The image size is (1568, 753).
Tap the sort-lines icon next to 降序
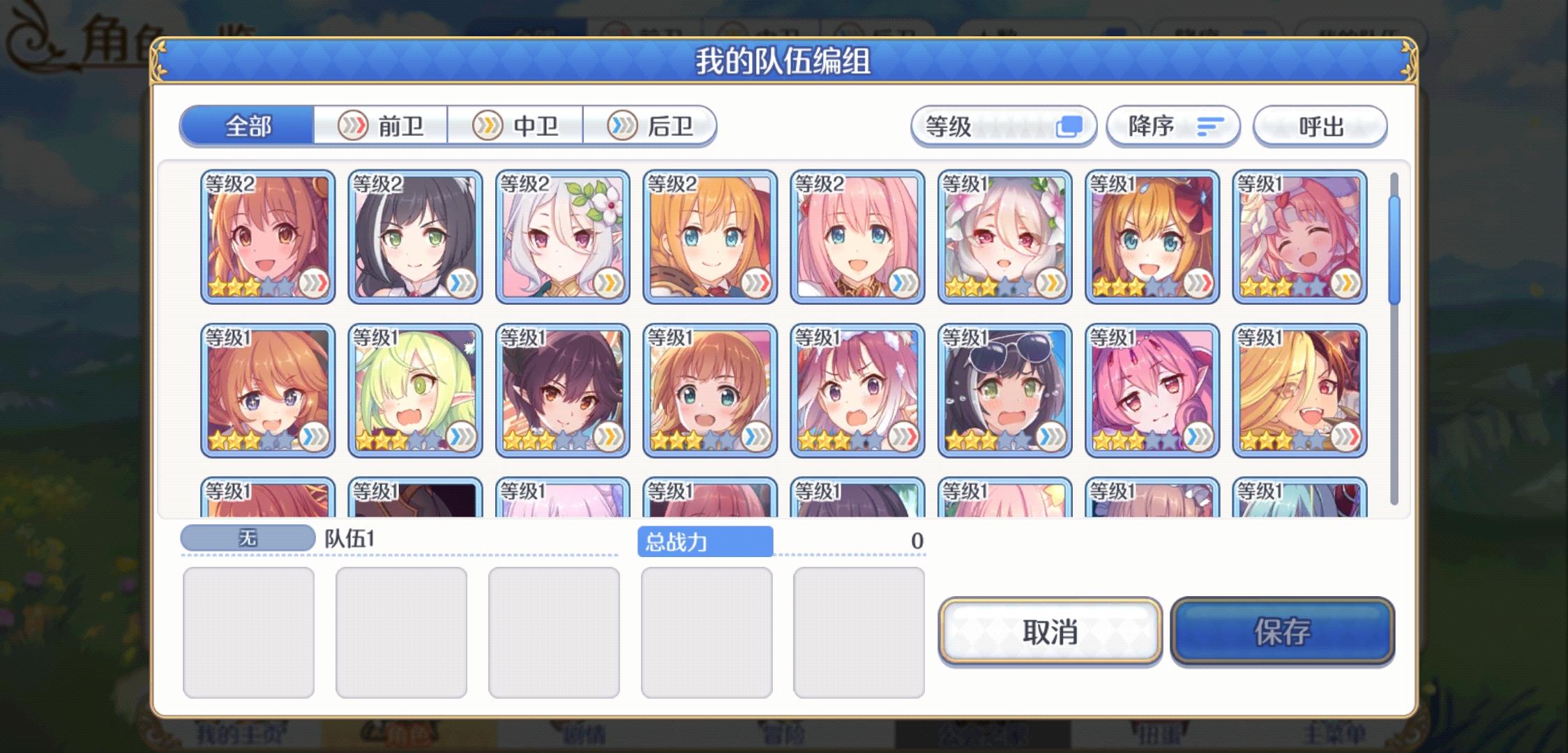coord(1212,126)
